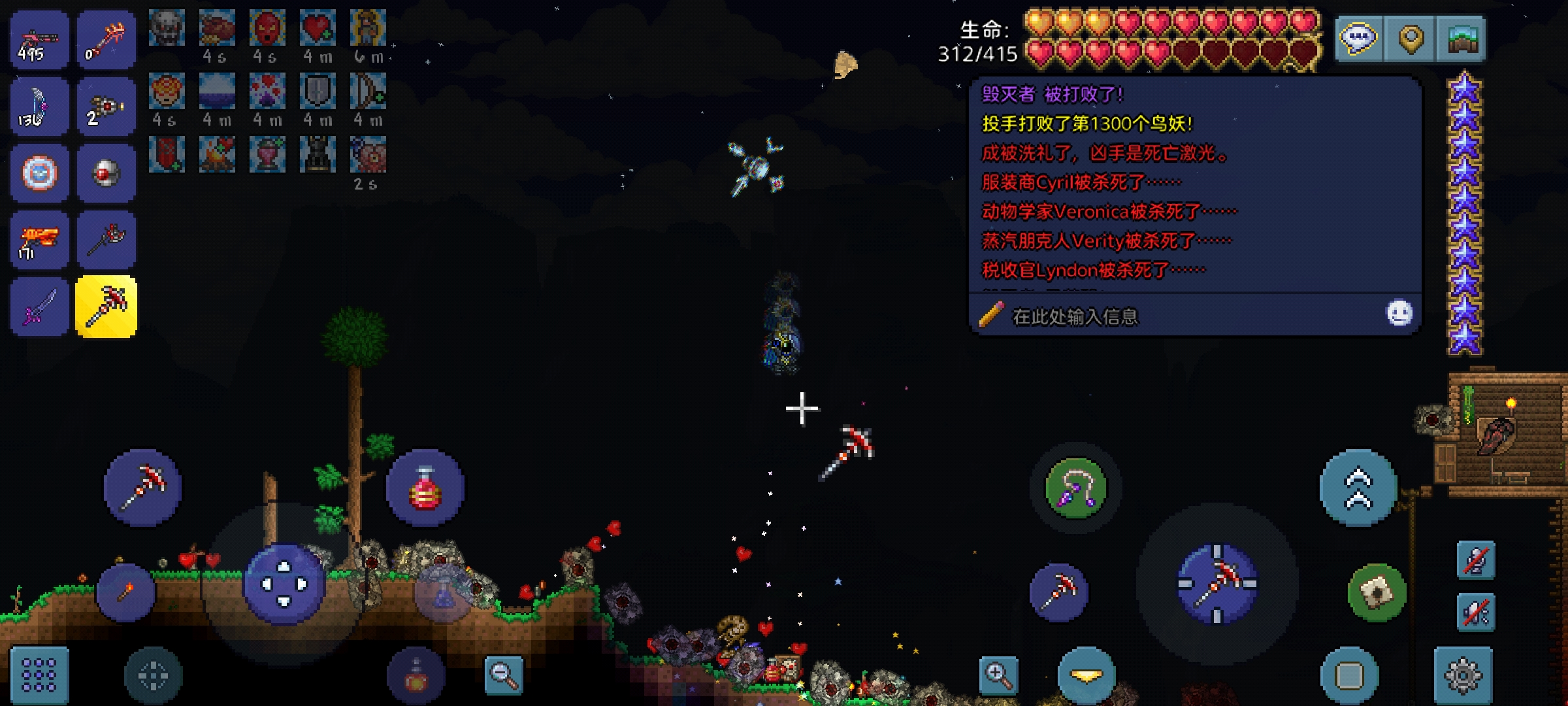
Task: Tap the torch quick-use button
Action: click(x=126, y=592)
